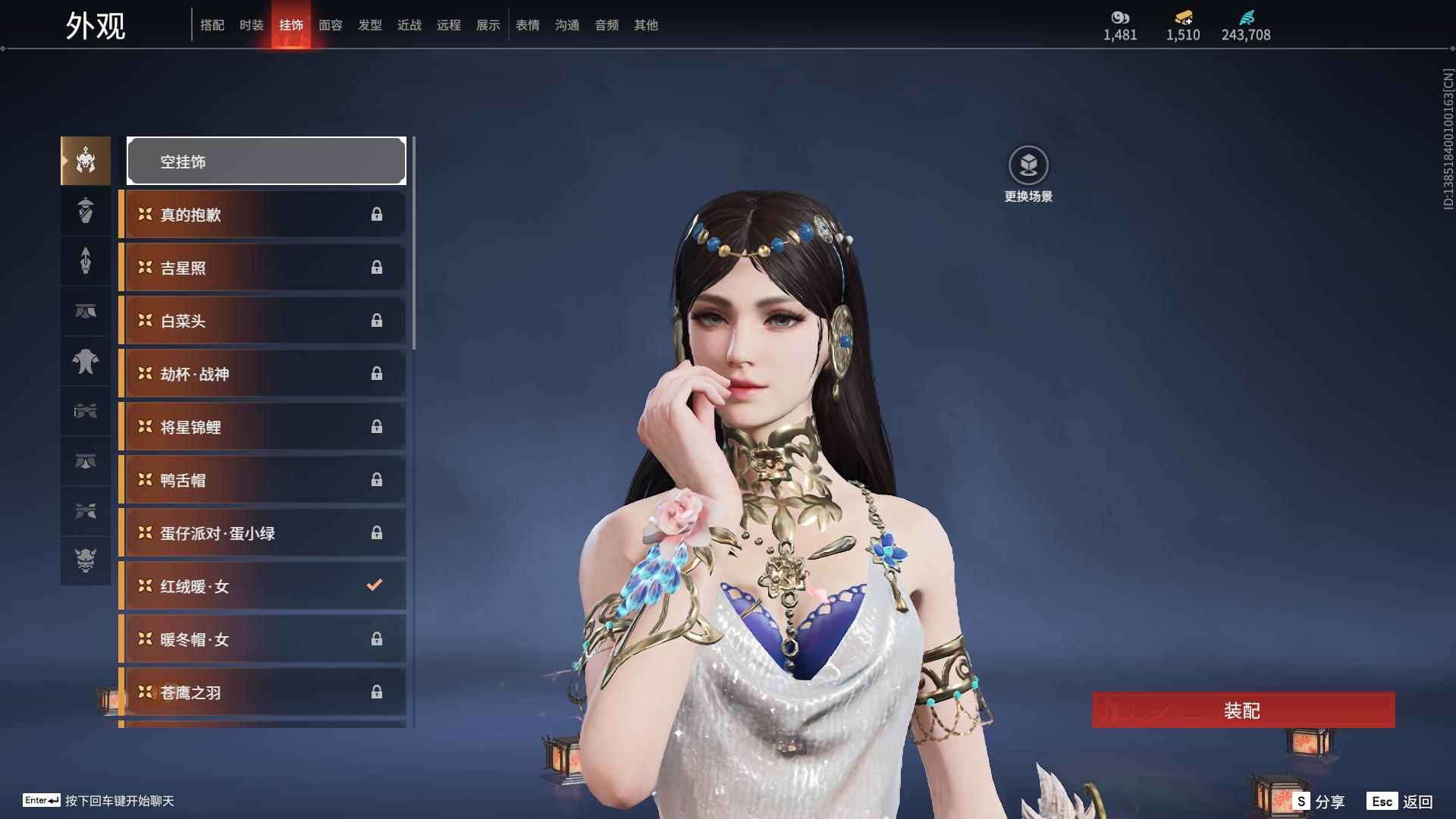Click the red 装配 equip button
The height and width of the screenshot is (819, 1456).
(1243, 710)
